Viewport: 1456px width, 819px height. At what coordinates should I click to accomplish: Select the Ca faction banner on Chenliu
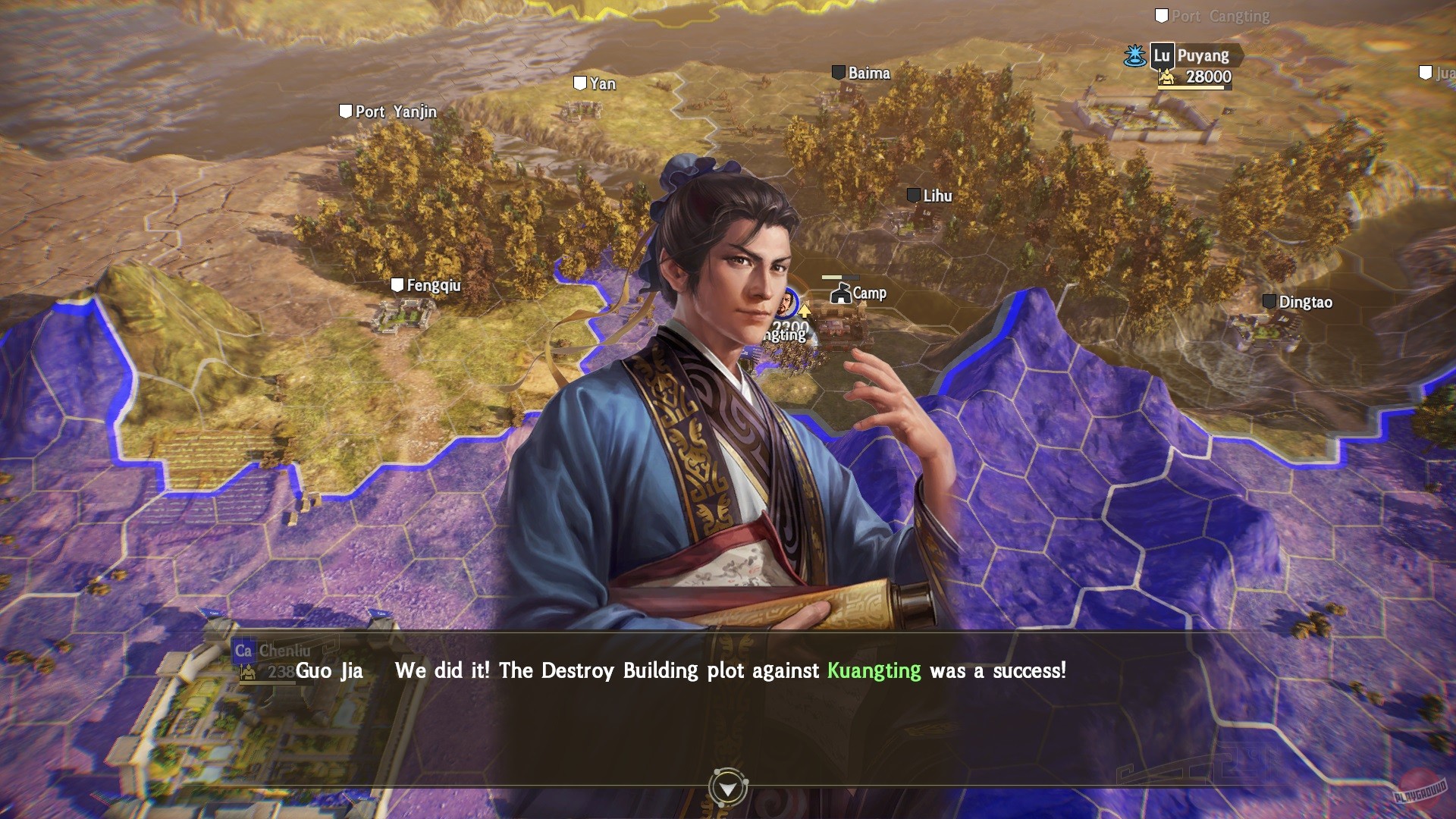coord(243,652)
